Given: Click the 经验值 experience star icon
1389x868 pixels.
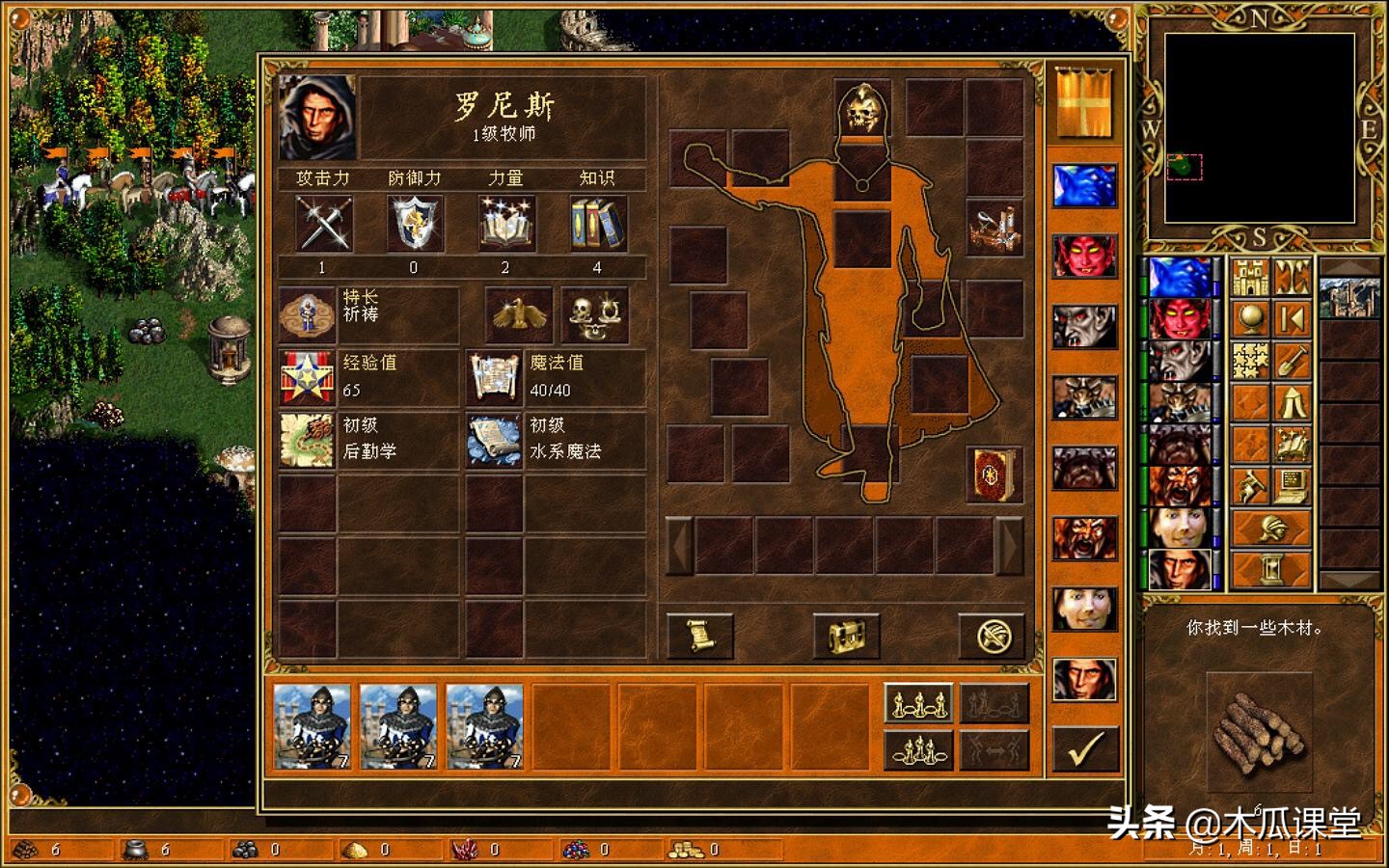Looking at the screenshot, I should (307, 377).
